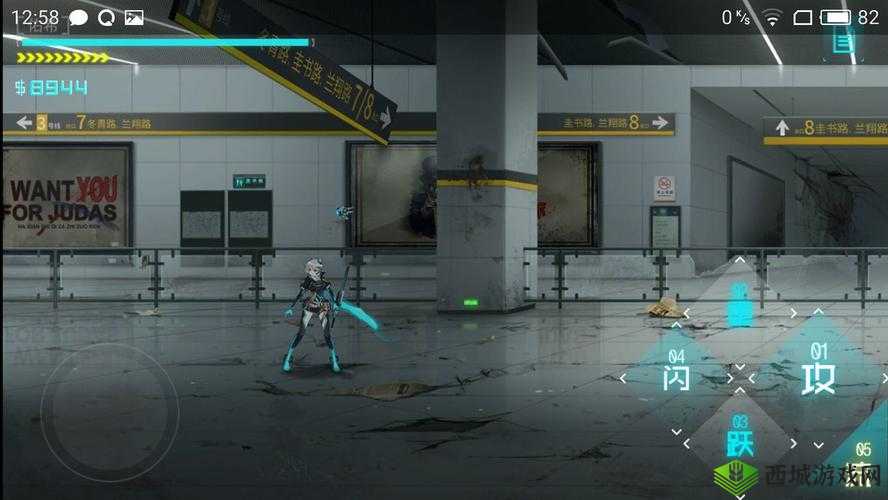
Task: Tap the 01 攻 attack button
Action: point(817,374)
